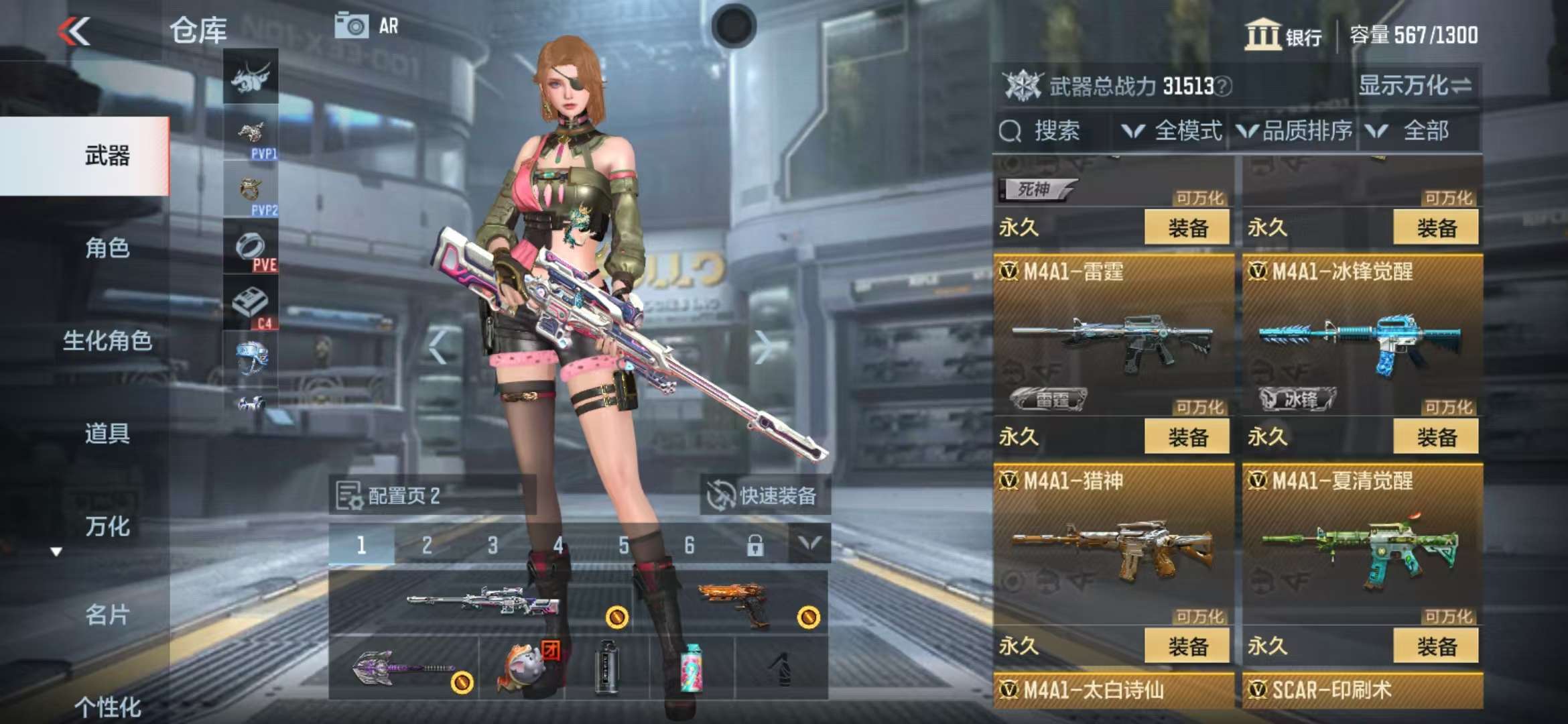The height and width of the screenshot is (724, 1568).
Task: Open the PVE ring loadout
Action: click(251, 249)
